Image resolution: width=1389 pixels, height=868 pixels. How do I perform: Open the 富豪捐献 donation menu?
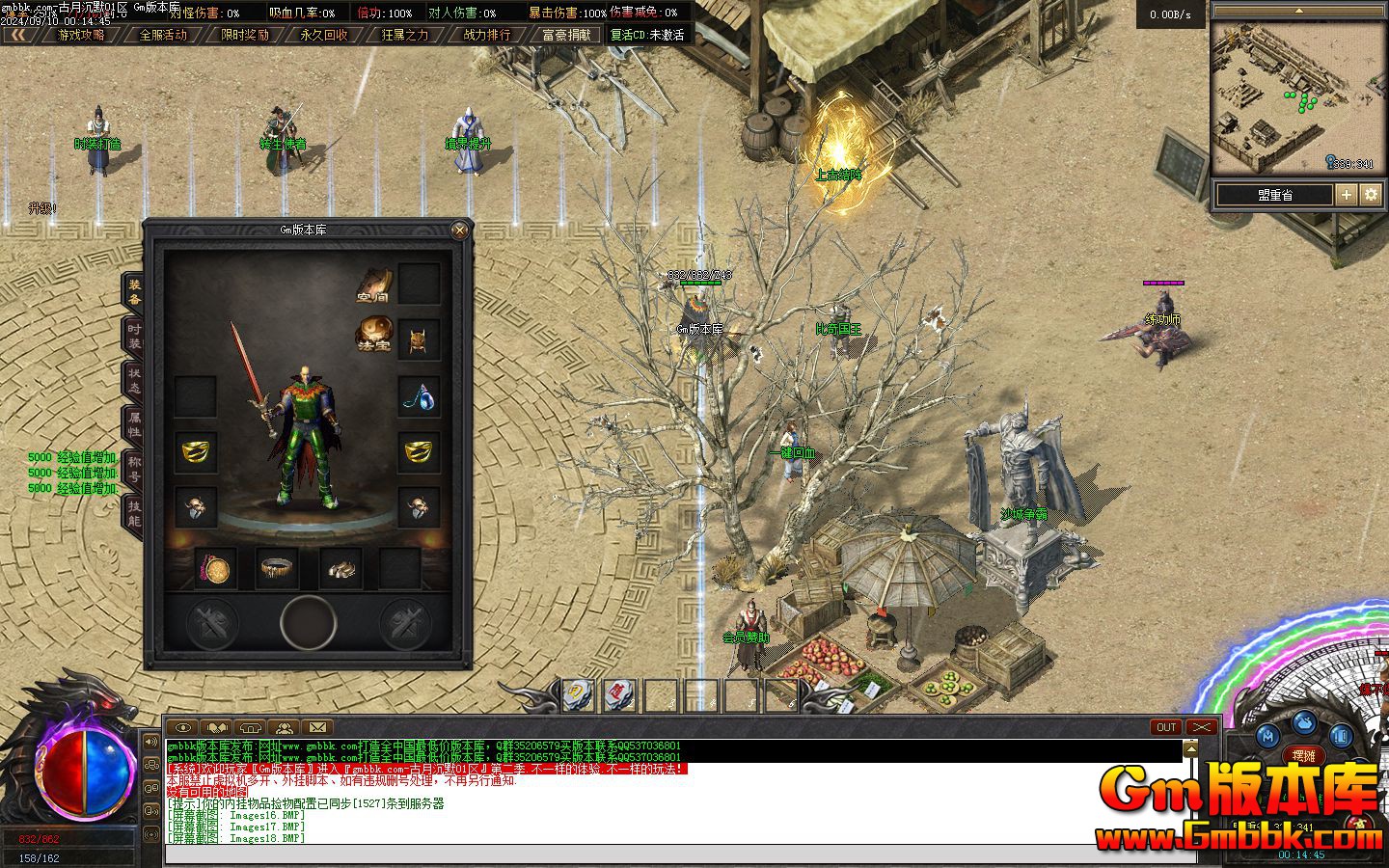pyautogui.click(x=567, y=35)
